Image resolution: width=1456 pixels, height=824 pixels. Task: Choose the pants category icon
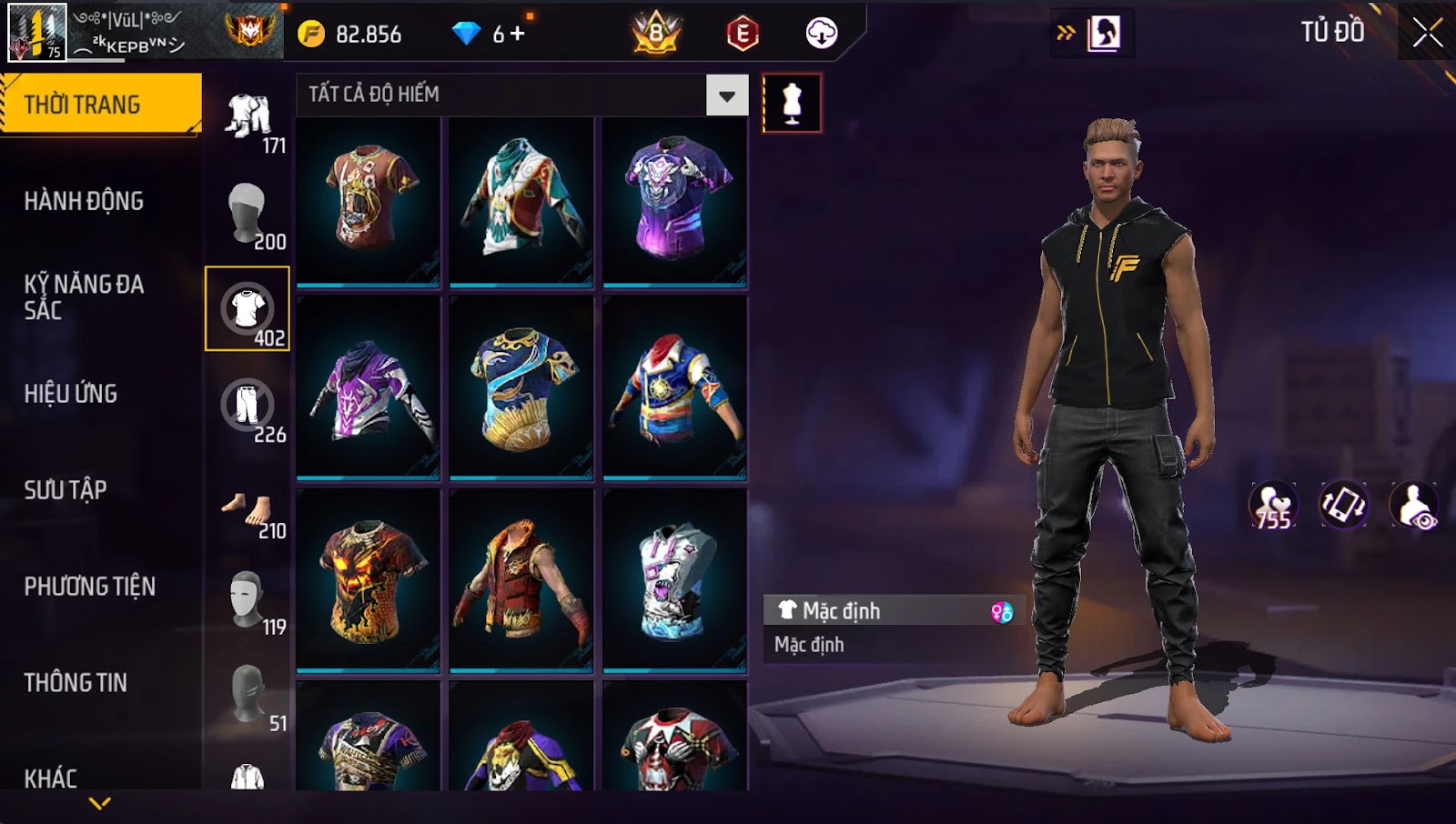point(248,407)
